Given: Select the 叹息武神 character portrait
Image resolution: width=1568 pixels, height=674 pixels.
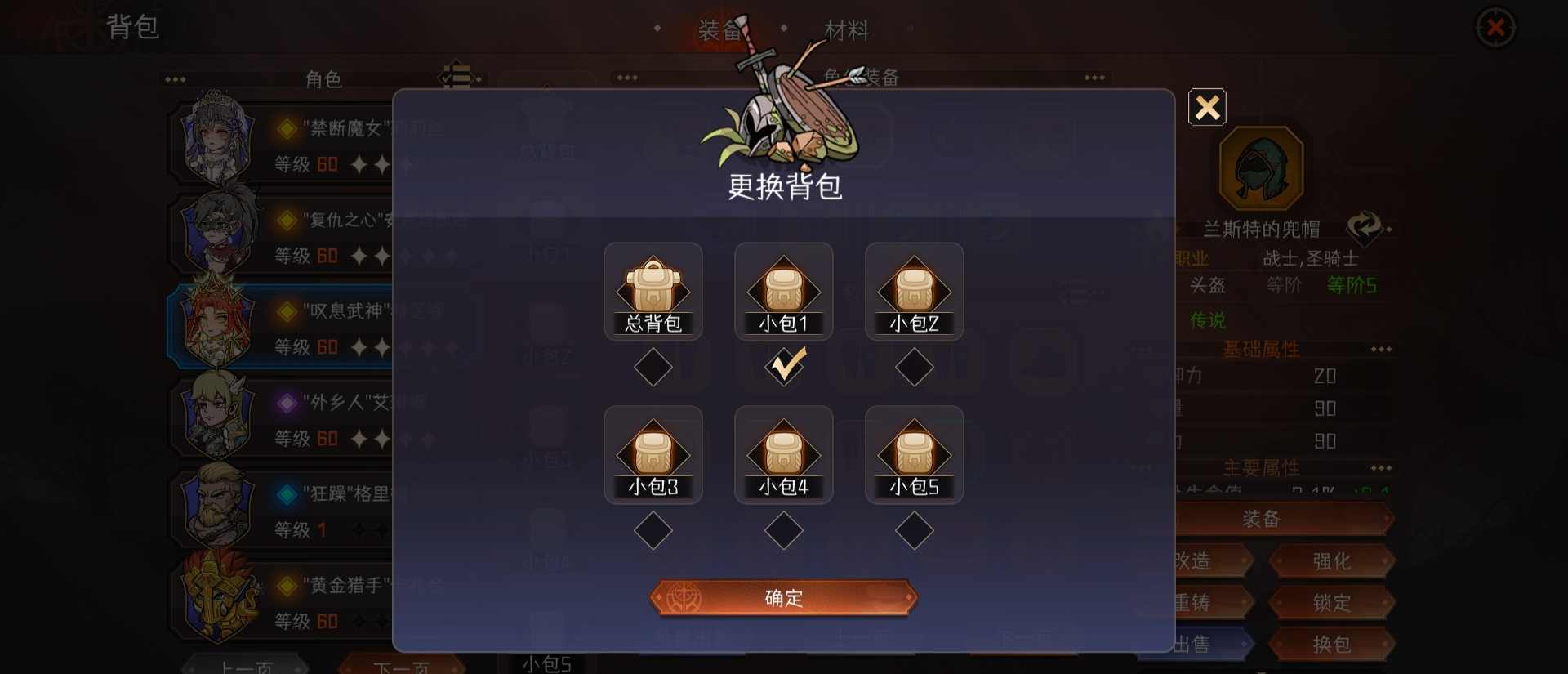Looking at the screenshot, I should [x=214, y=324].
